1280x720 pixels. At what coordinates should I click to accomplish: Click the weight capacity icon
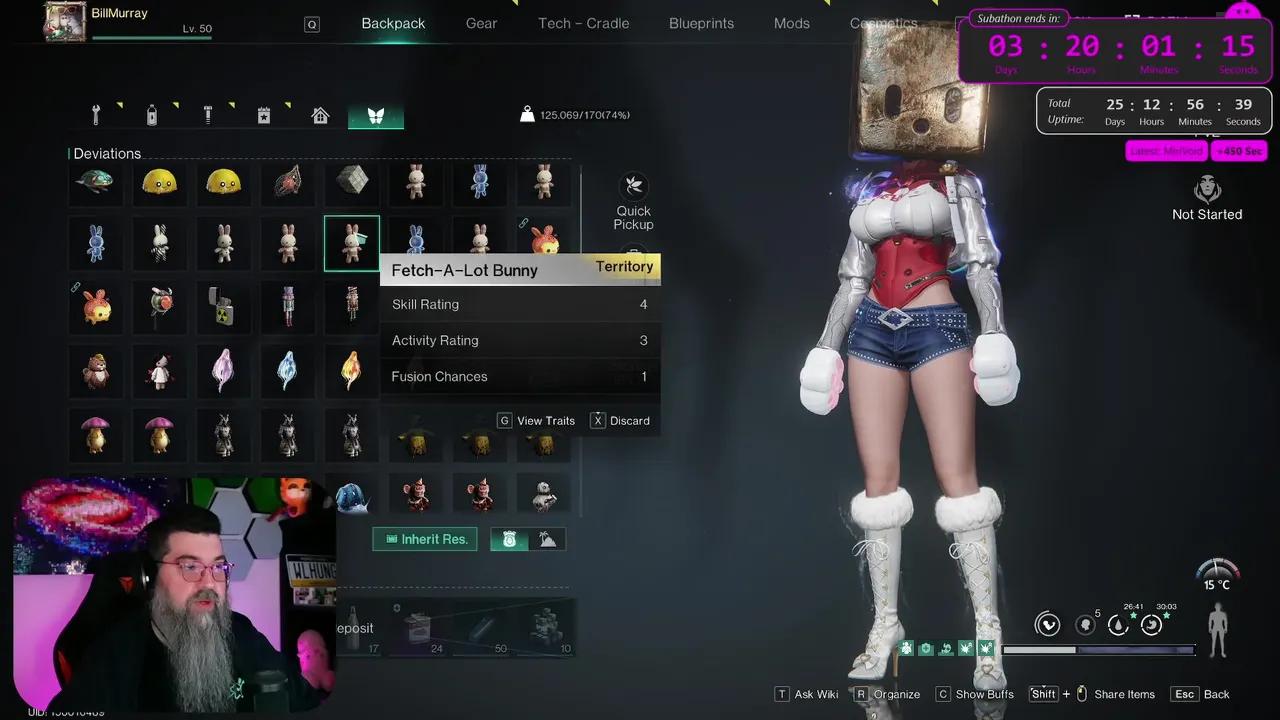pyautogui.click(x=527, y=114)
